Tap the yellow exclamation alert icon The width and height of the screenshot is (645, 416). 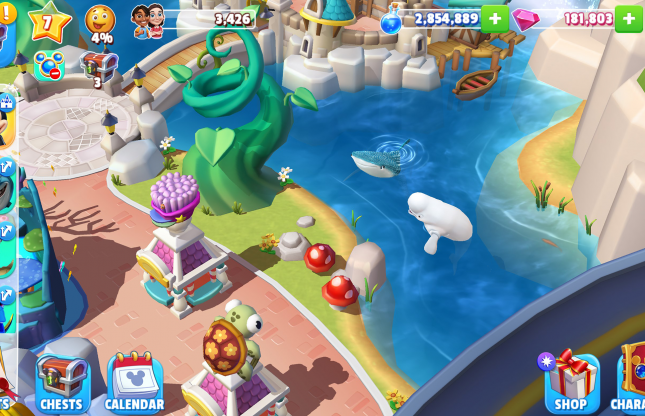pos(7,12)
